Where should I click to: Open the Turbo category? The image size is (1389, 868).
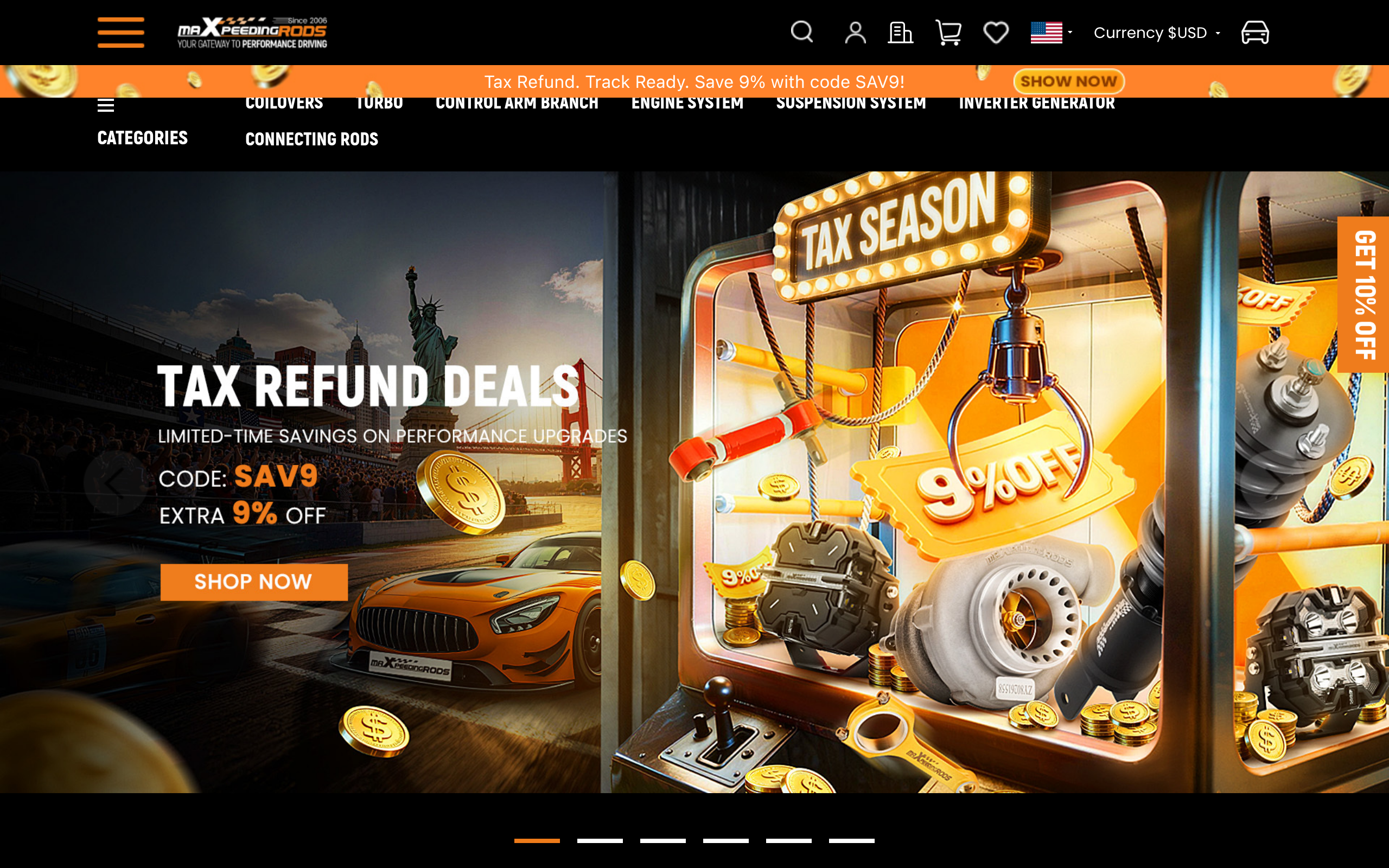[x=379, y=104]
